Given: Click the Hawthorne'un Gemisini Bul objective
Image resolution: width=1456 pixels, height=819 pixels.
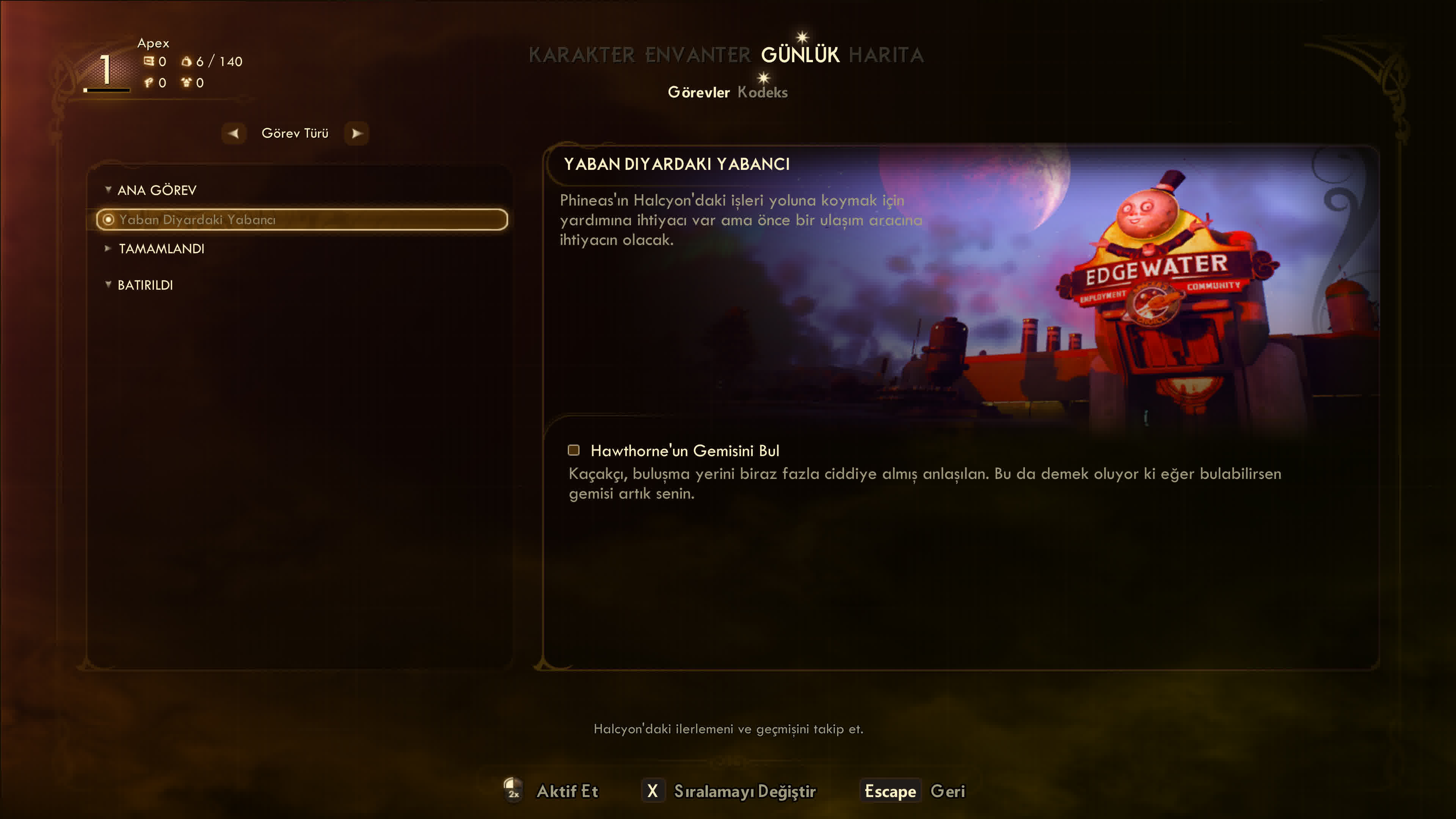Looking at the screenshot, I should coord(684,450).
